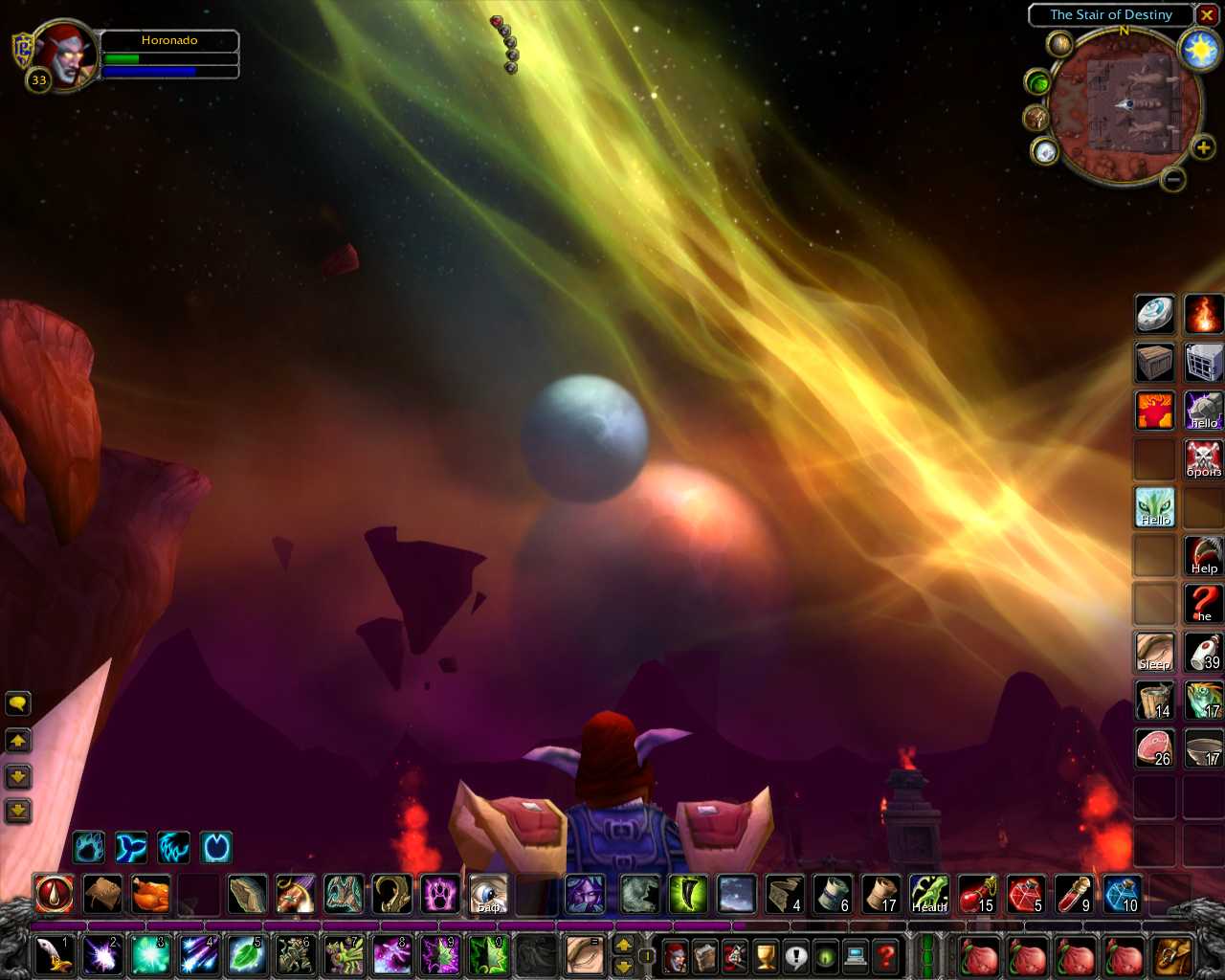Open the computer icon game menu

tap(856, 956)
